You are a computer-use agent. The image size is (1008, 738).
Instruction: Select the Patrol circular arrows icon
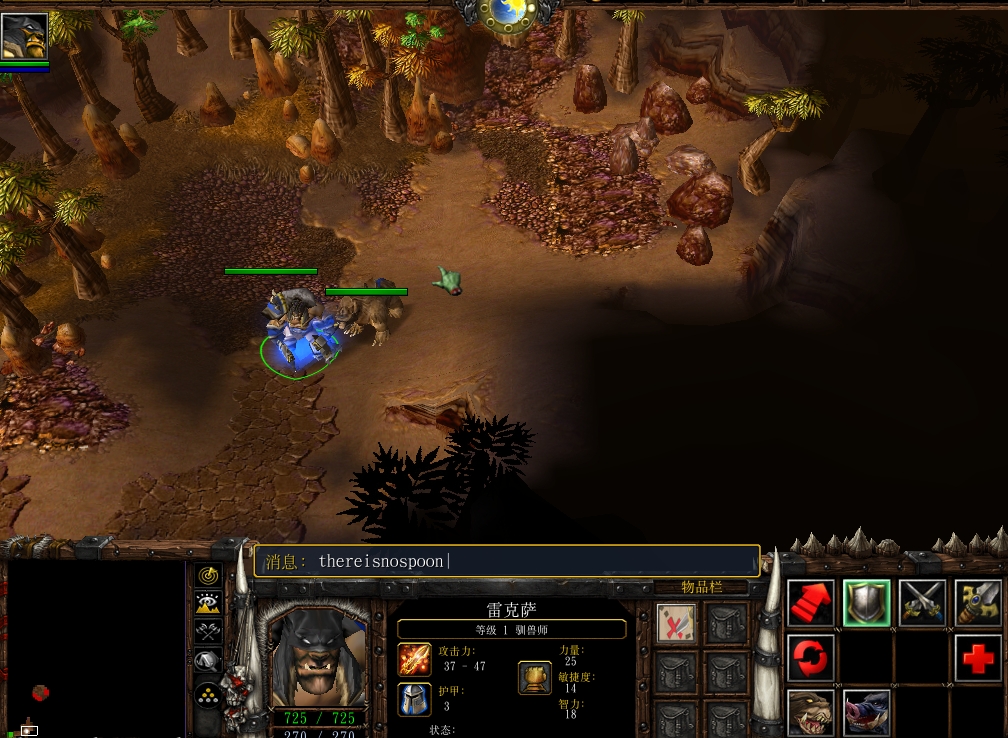coord(810,658)
